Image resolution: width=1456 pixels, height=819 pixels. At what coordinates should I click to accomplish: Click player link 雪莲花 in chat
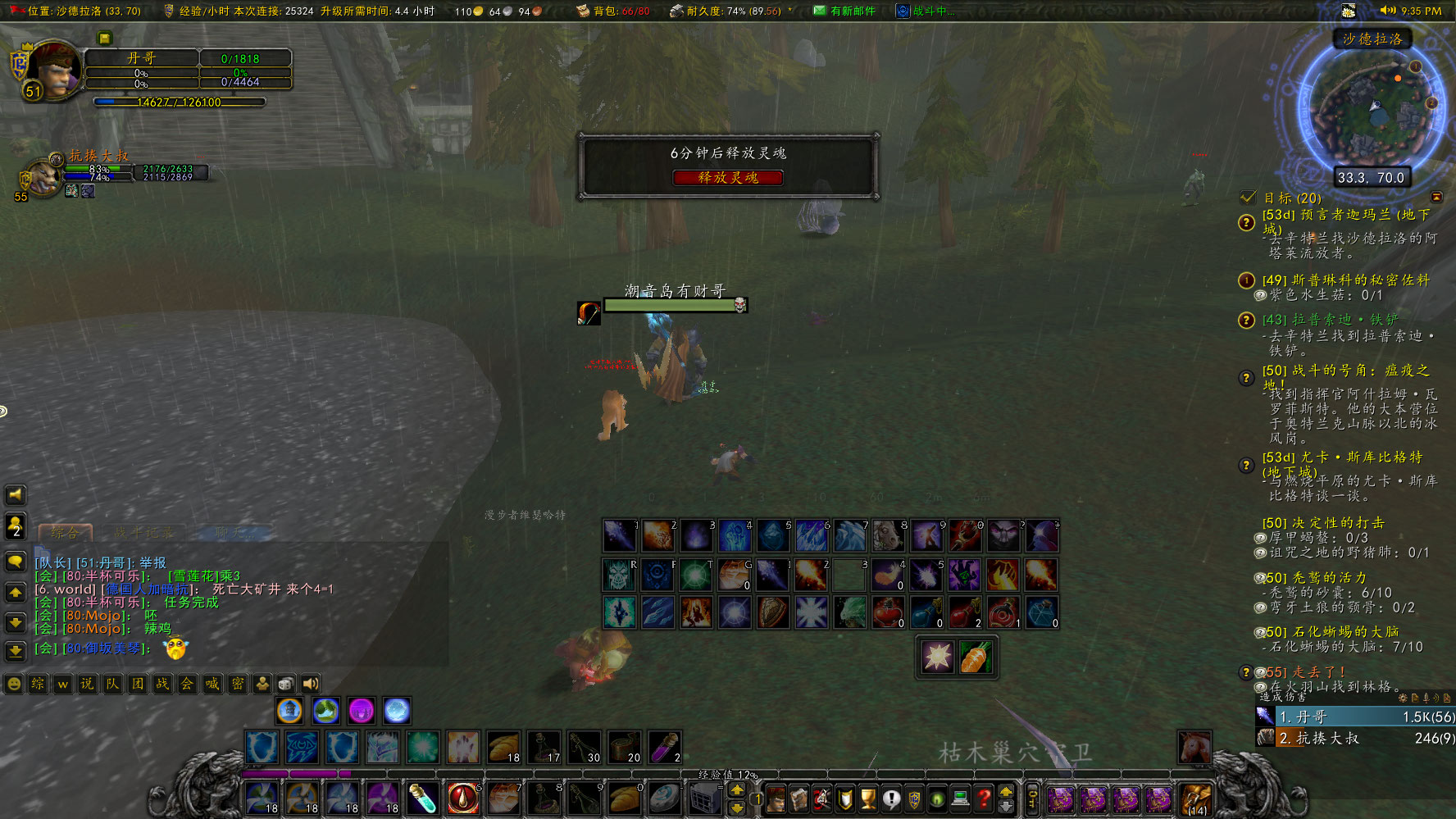(x=193, y=576)
